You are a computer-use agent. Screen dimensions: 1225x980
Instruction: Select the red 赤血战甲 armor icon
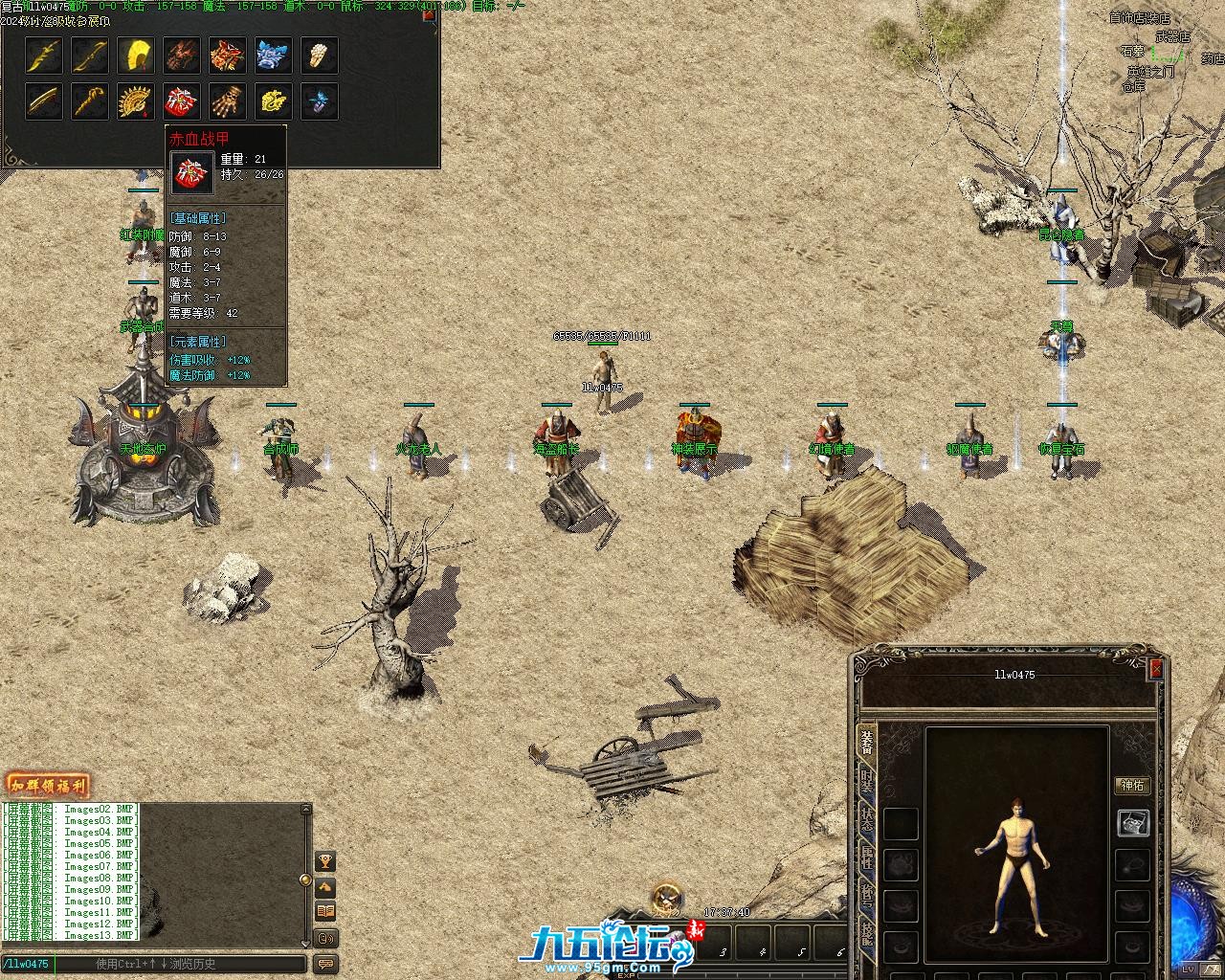pyautogui.click(x=181, y=100)
